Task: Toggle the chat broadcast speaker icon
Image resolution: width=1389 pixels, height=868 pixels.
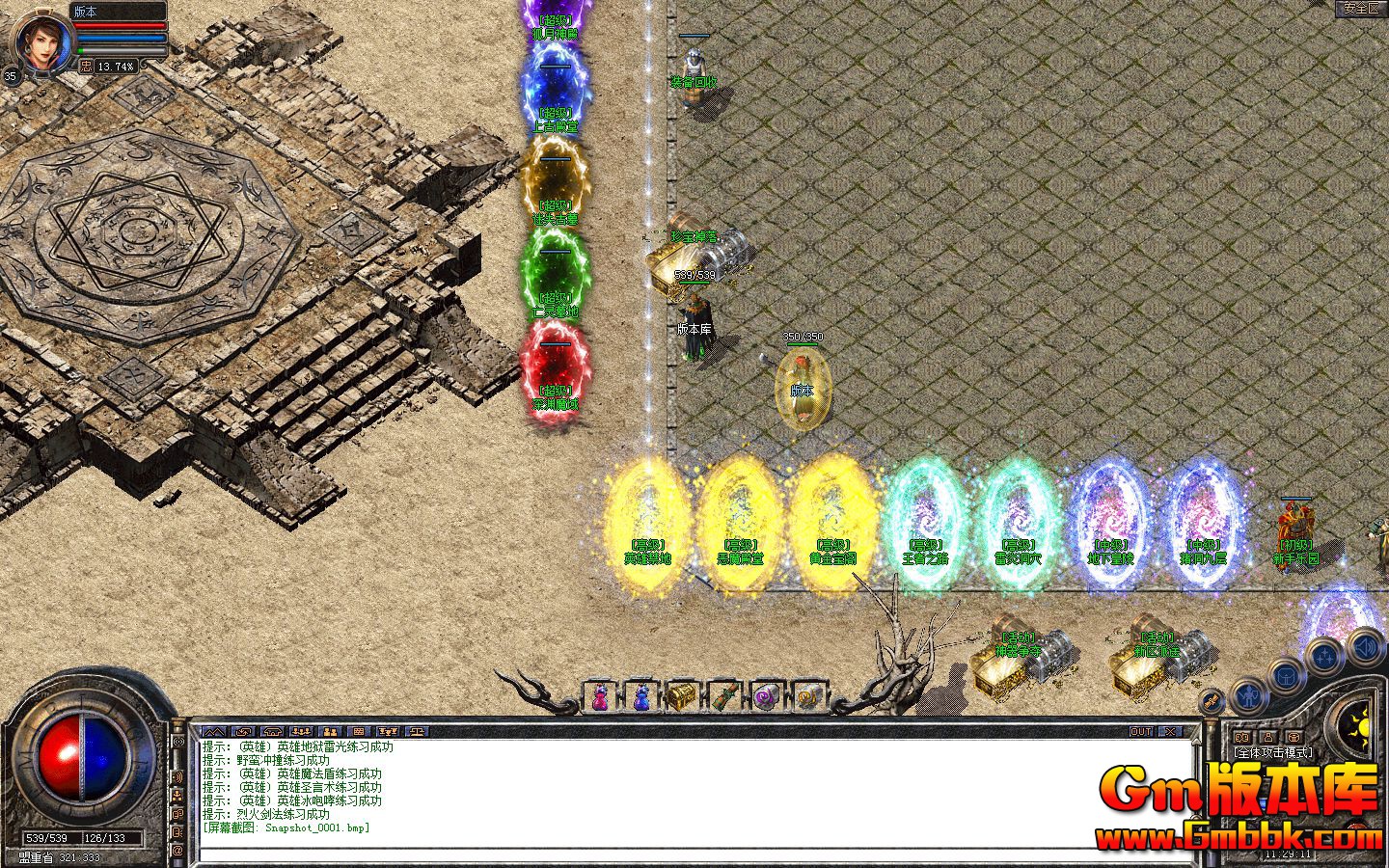Action: (177, 777)
